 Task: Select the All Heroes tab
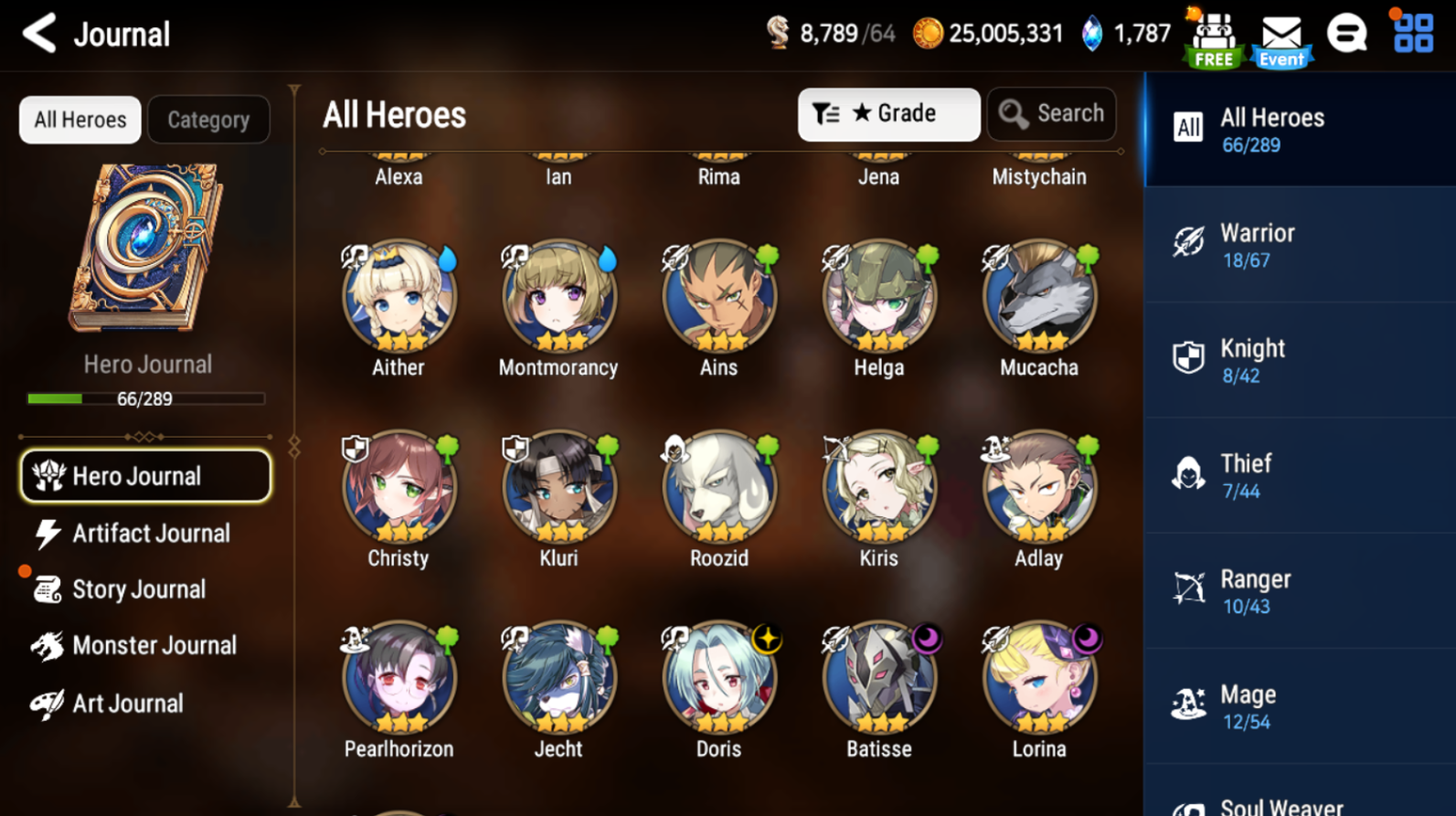coord(80,120)
